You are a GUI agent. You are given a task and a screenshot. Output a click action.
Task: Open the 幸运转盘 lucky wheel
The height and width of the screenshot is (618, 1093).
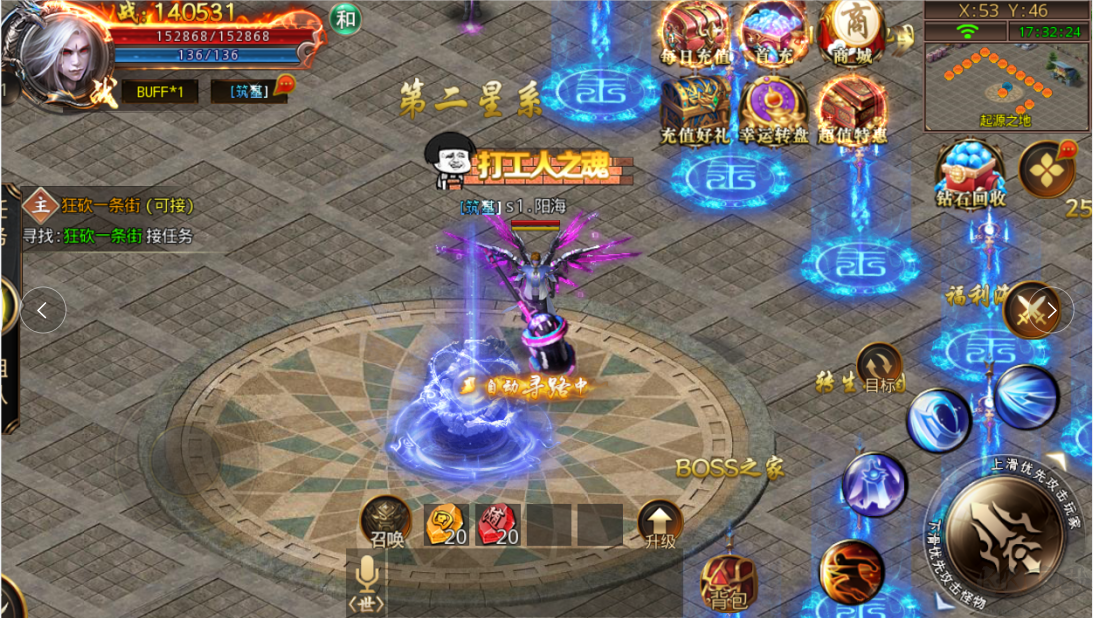[773, 110]
